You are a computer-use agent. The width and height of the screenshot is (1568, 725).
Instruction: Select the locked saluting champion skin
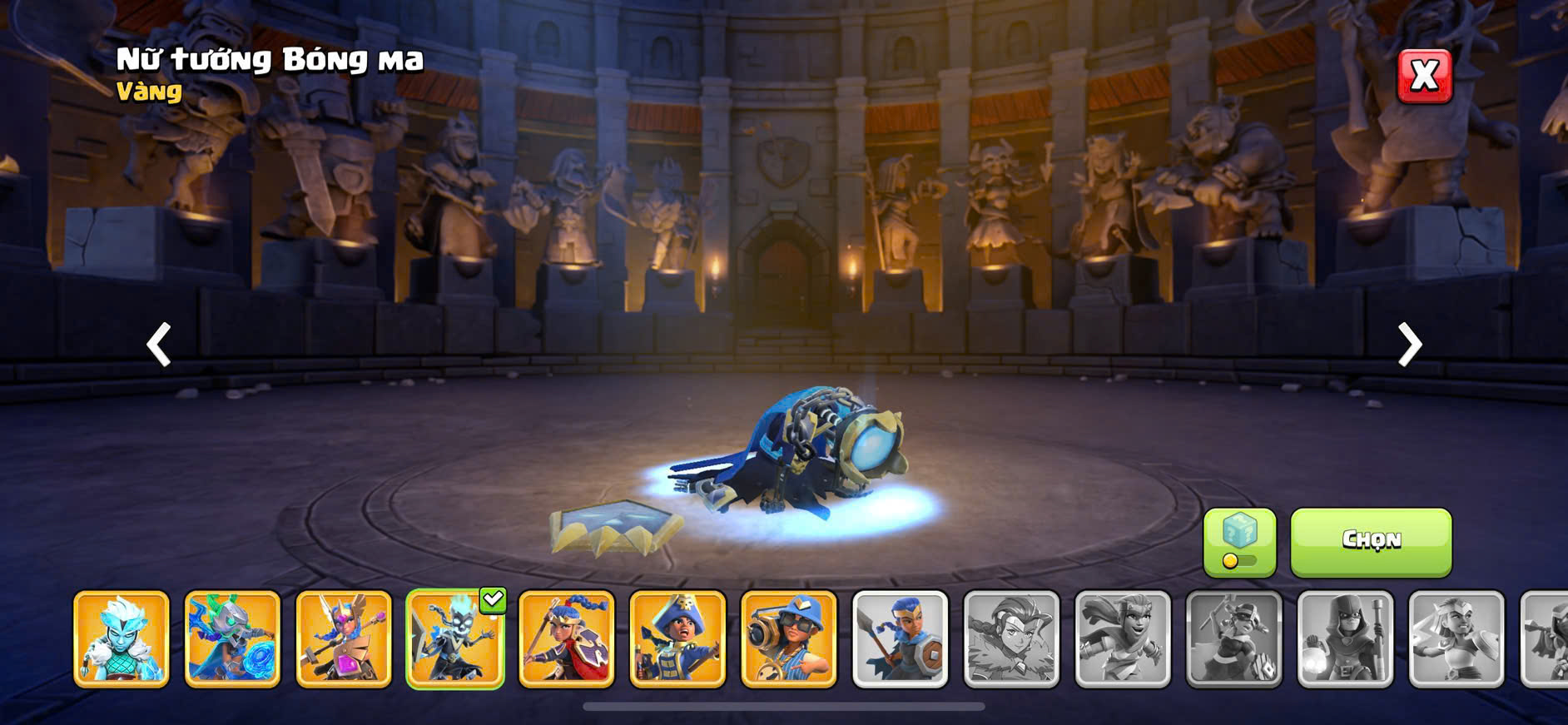pos(1456,639)
